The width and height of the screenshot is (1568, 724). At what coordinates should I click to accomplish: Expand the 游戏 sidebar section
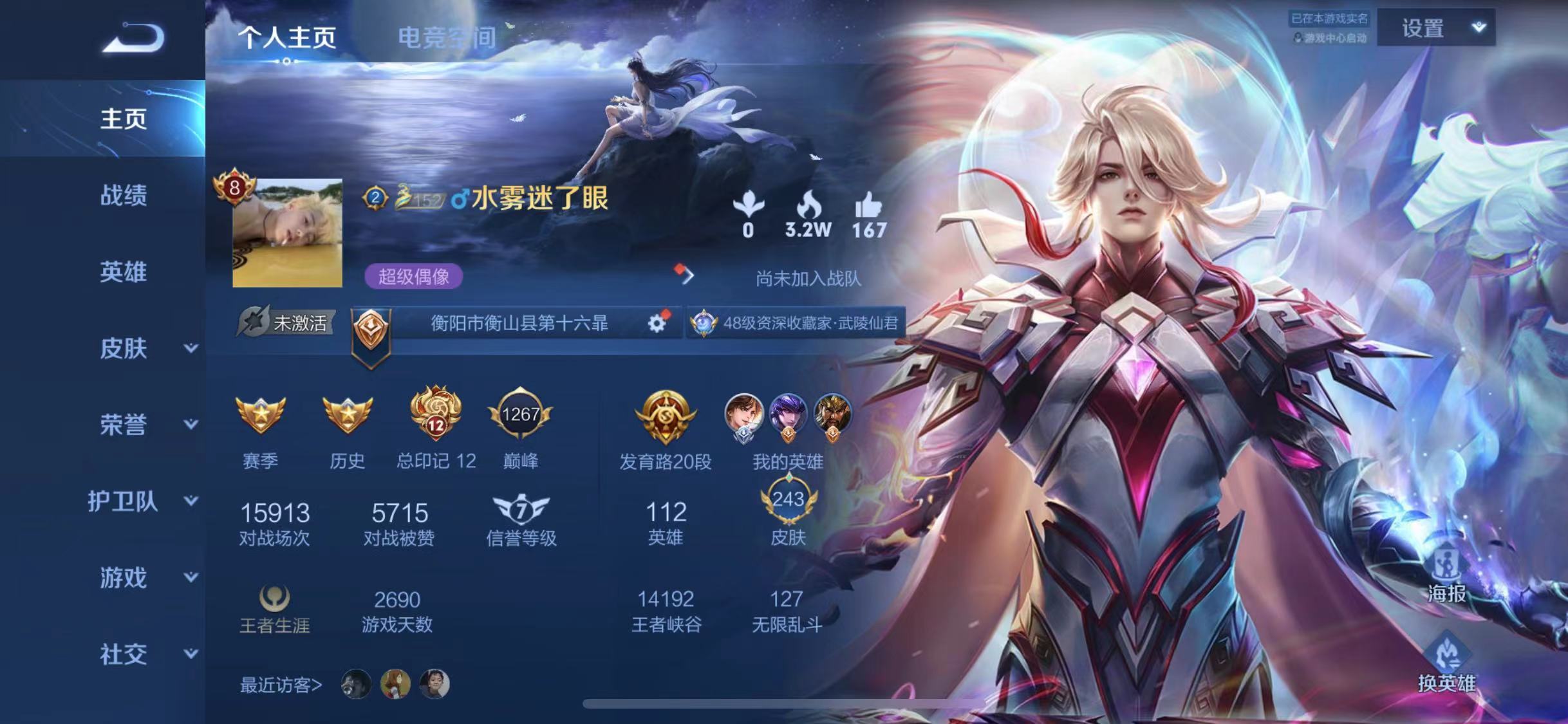coord(147,577)
